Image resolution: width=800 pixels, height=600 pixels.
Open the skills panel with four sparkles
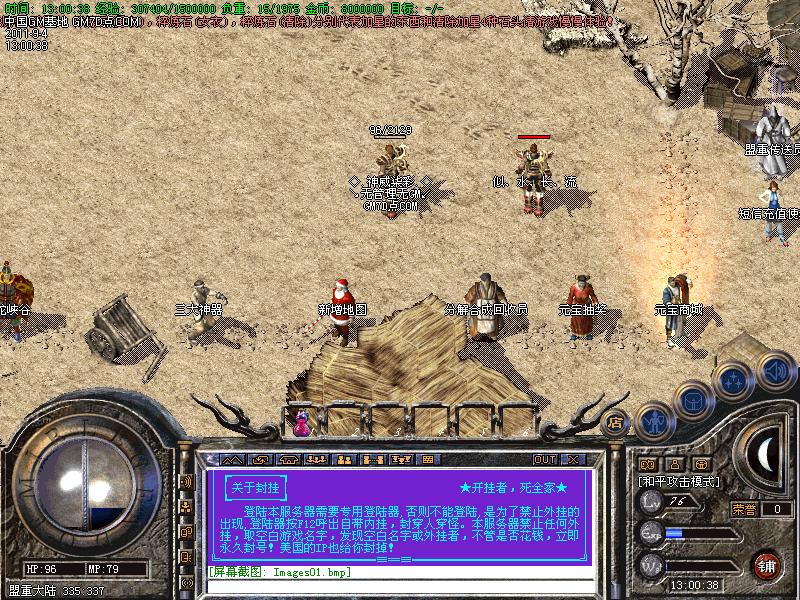pyautogui.click(x=733, y=380)
